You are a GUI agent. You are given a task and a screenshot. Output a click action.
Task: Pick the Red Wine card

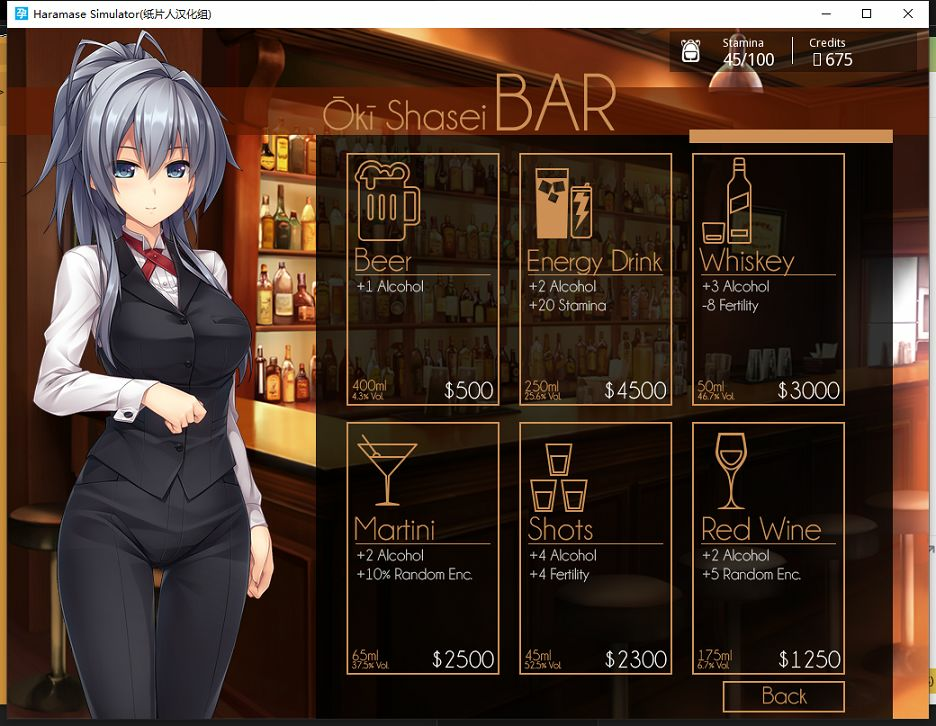pyautogui.click(x=768, y=547)
